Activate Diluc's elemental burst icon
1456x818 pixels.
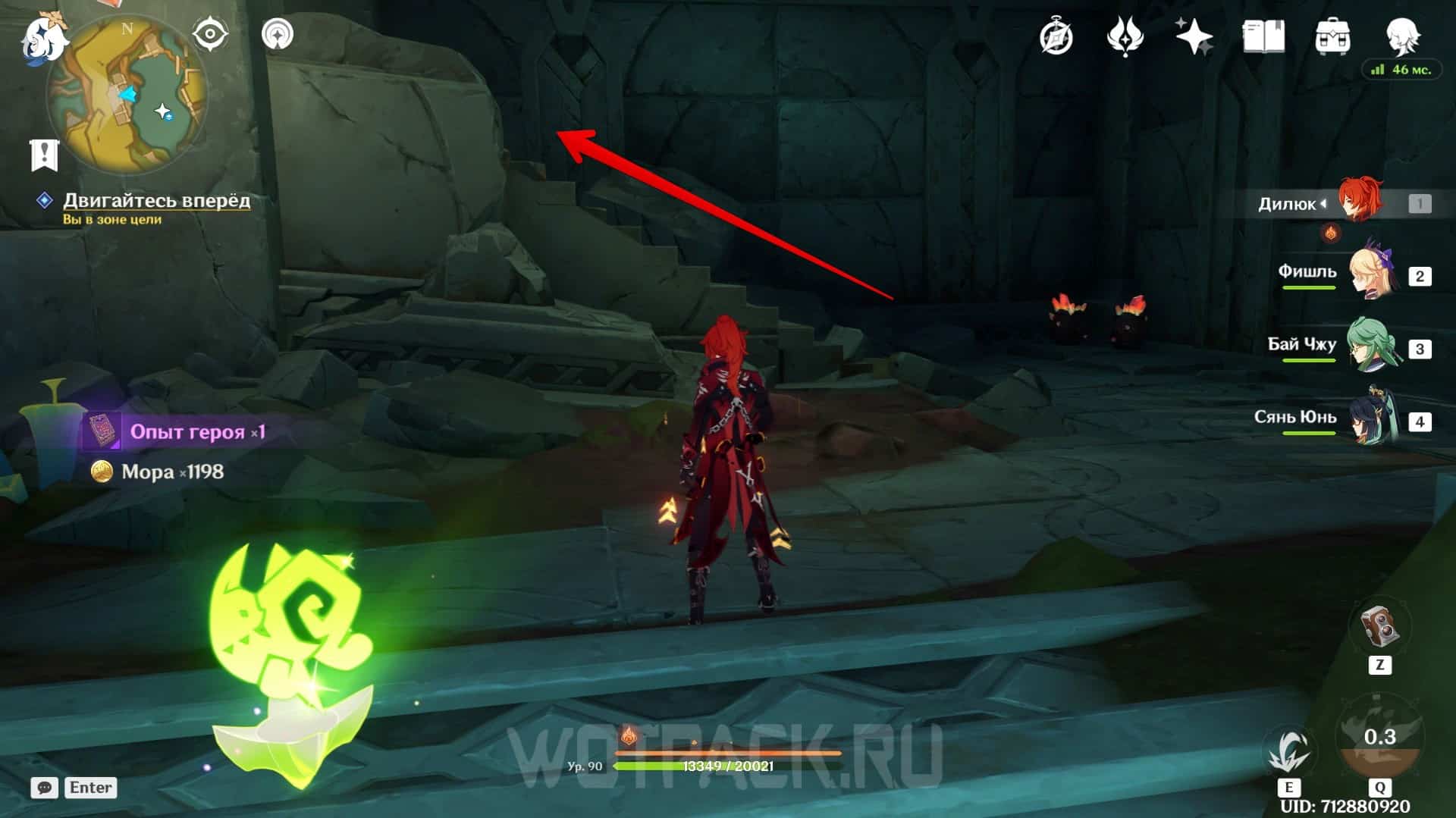[x=1379, y=738]
